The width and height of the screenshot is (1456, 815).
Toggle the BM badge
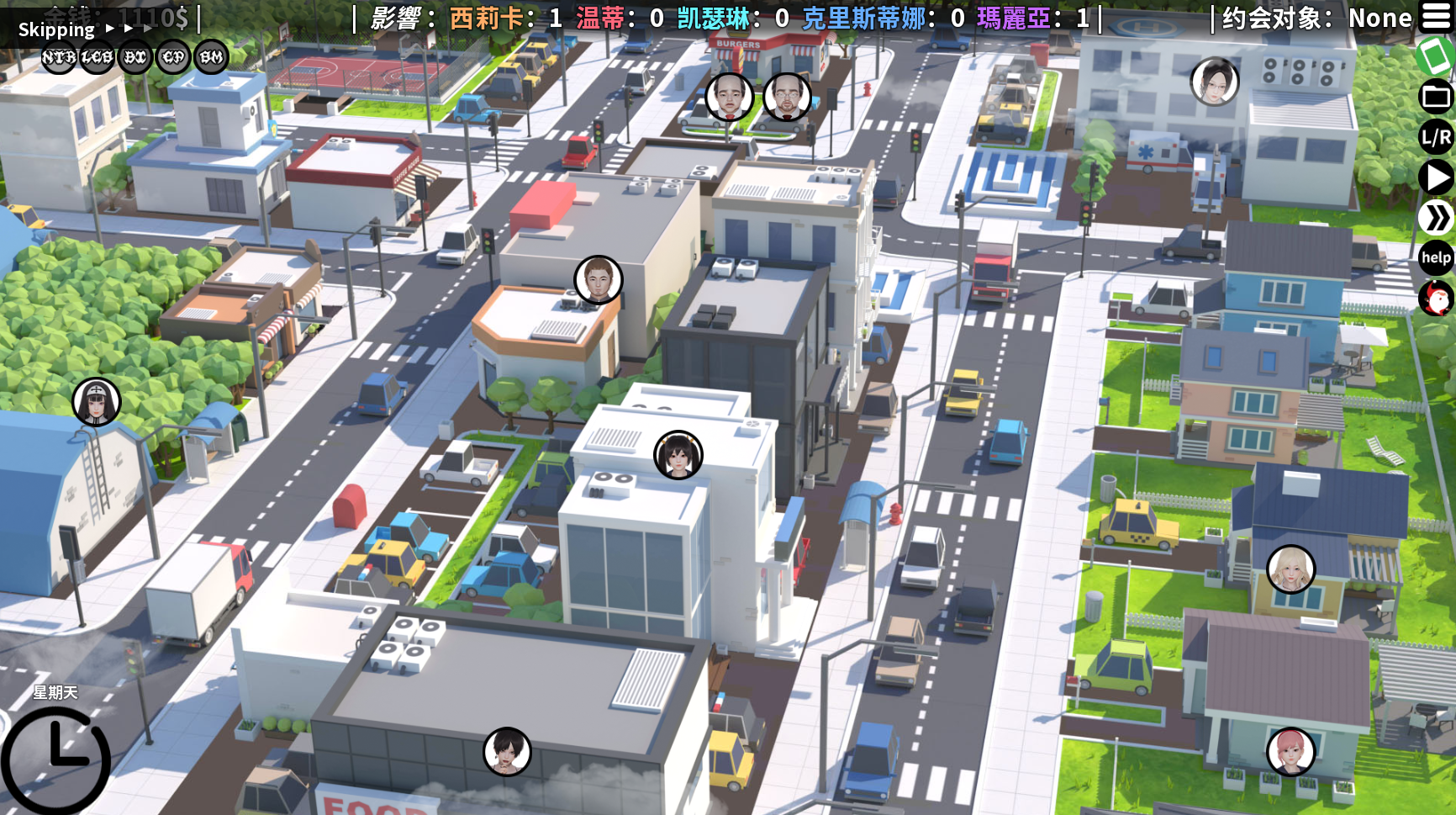(211, 57)
